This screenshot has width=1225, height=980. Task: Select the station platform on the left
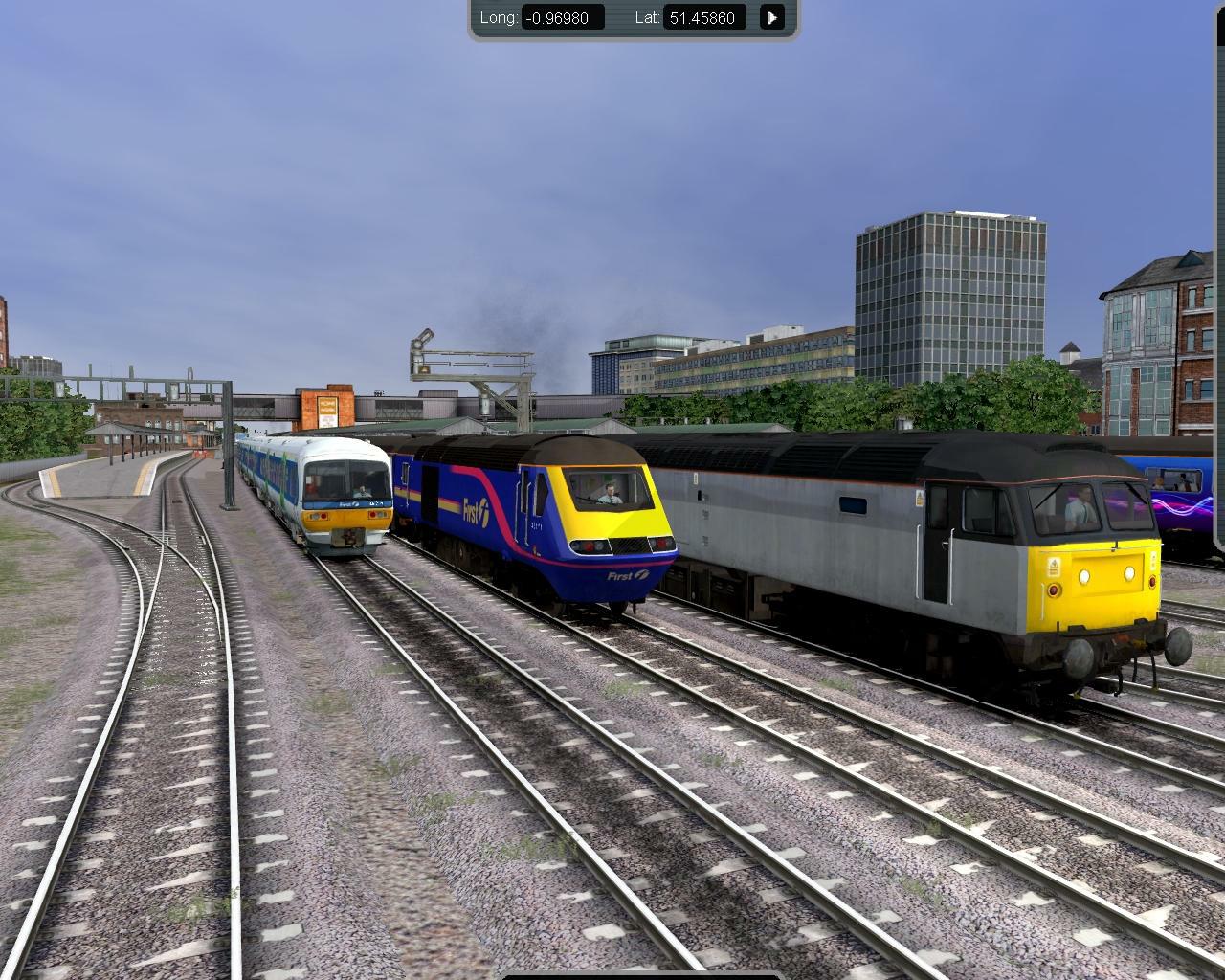click(105, 479)
